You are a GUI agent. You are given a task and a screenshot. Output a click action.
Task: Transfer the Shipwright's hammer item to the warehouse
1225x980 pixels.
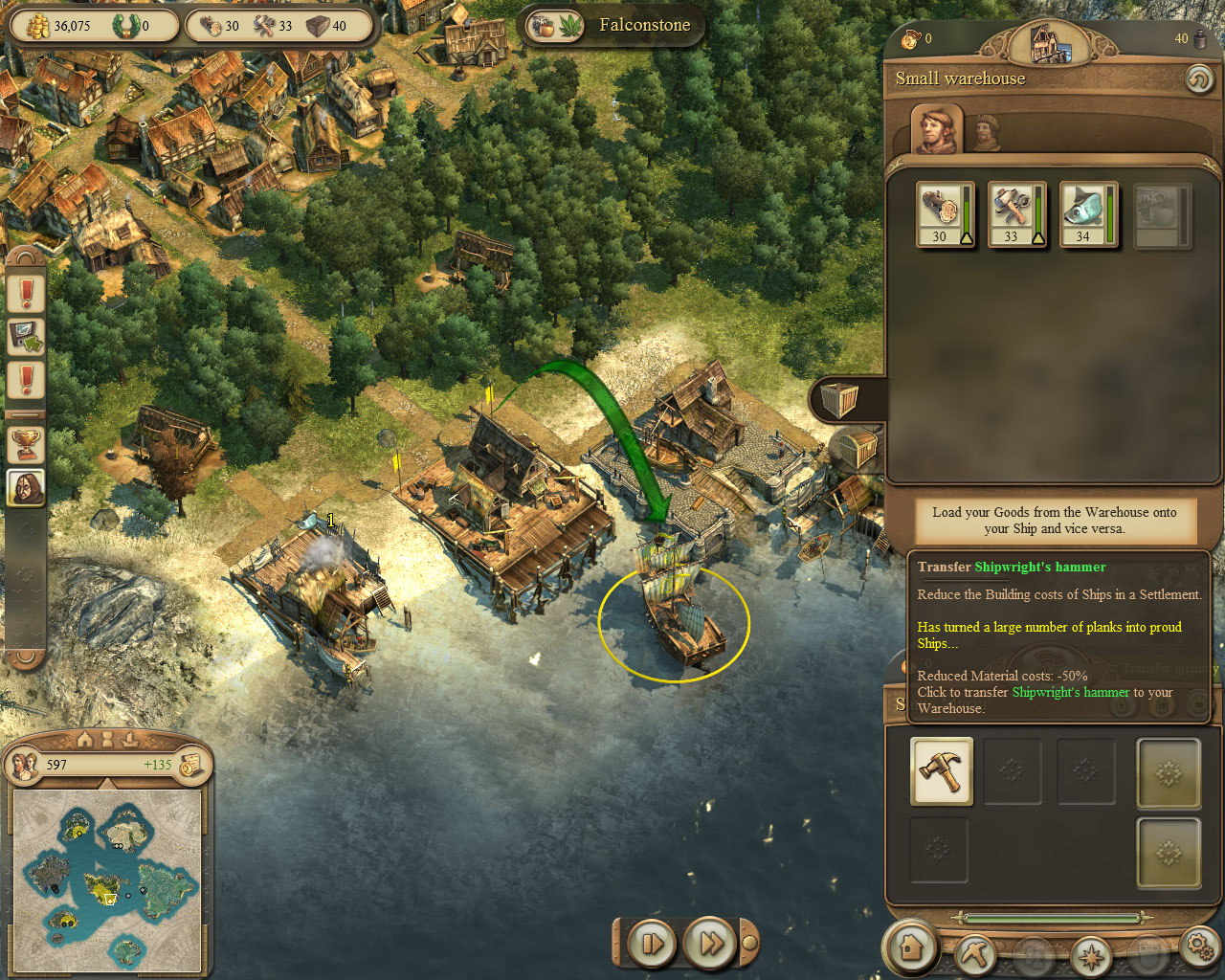(941, 770)
